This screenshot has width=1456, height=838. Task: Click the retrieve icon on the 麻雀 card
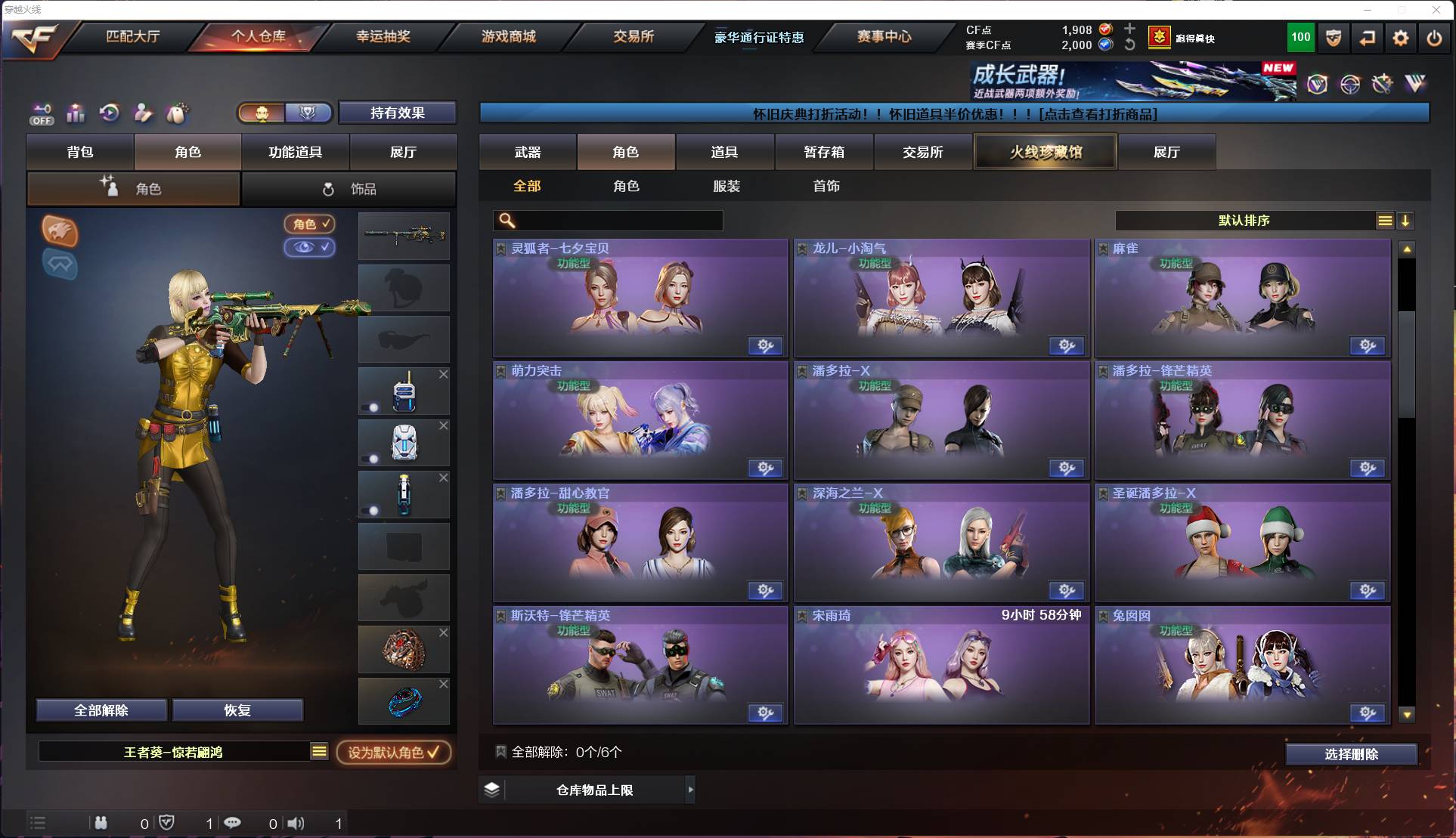coord(1365,345)
